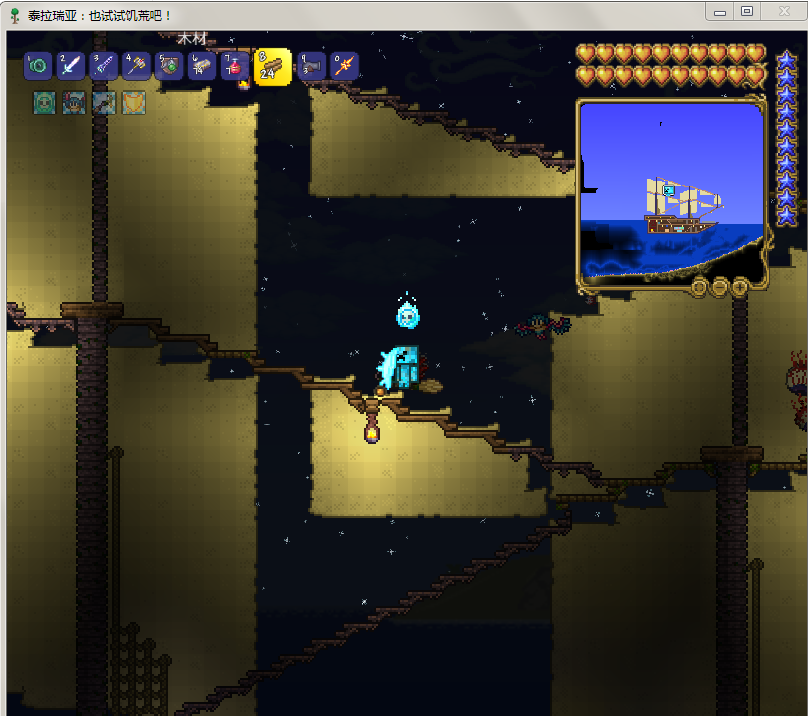Select the purple-hilted sword in hotbar slot 3
Viewport: 808px width, 716px height.
click(x=103, y=66)
